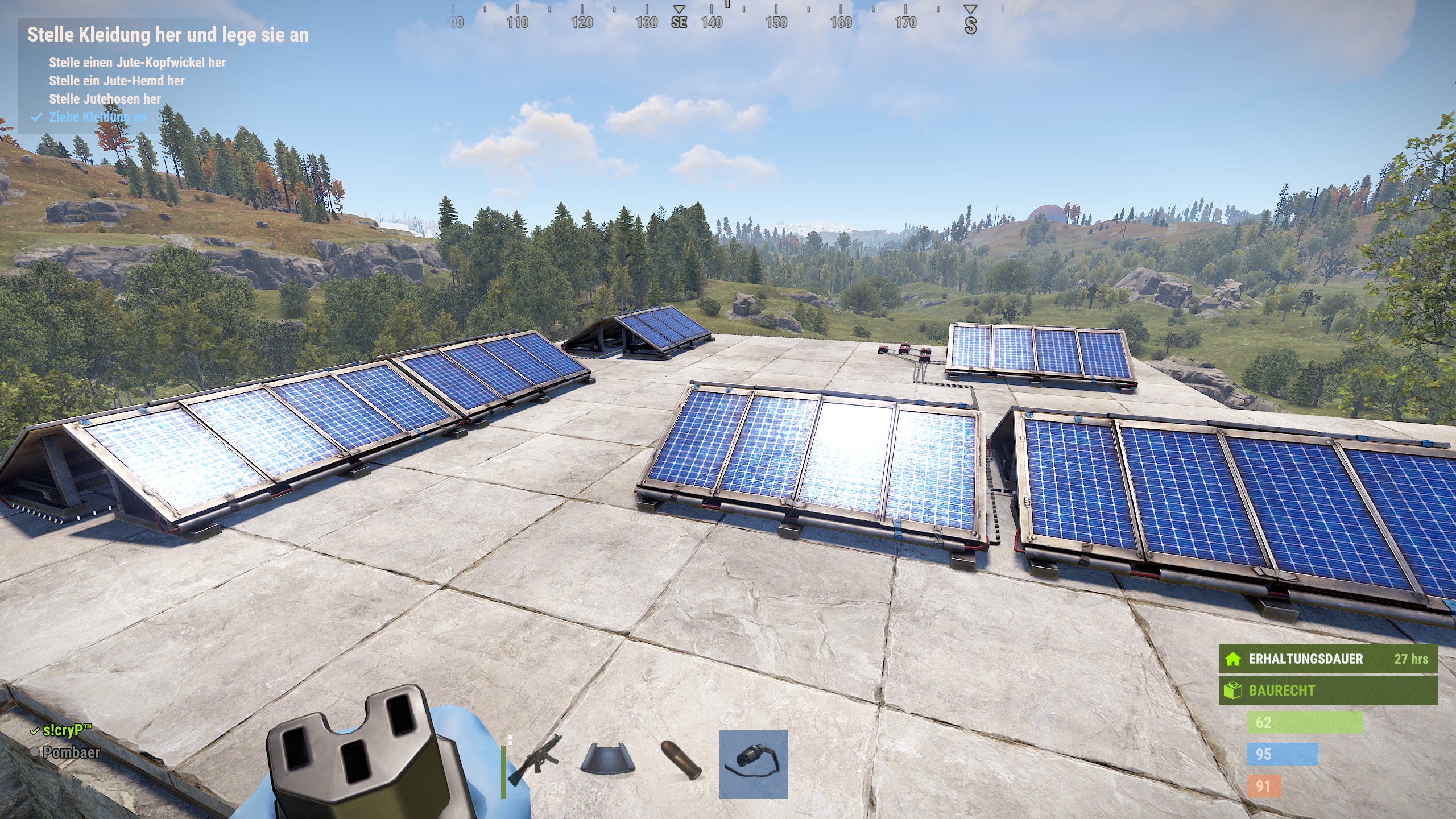Select the highlighted wire tool slot
Viewport: 1456px width, 819px height.
753,764
